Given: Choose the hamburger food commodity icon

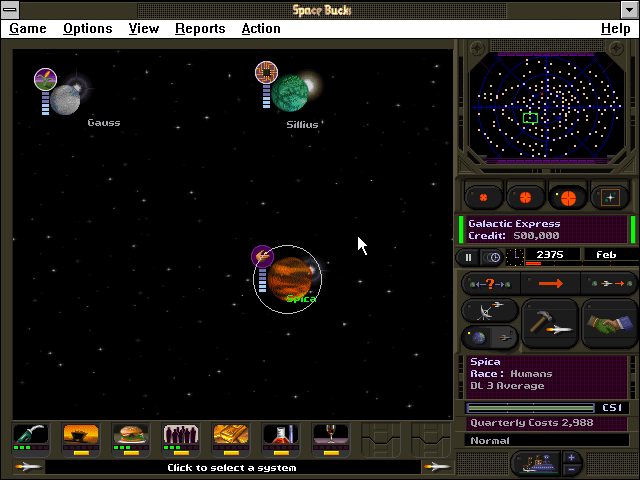Looking at the screenshot, I should (x=130, y=435).
